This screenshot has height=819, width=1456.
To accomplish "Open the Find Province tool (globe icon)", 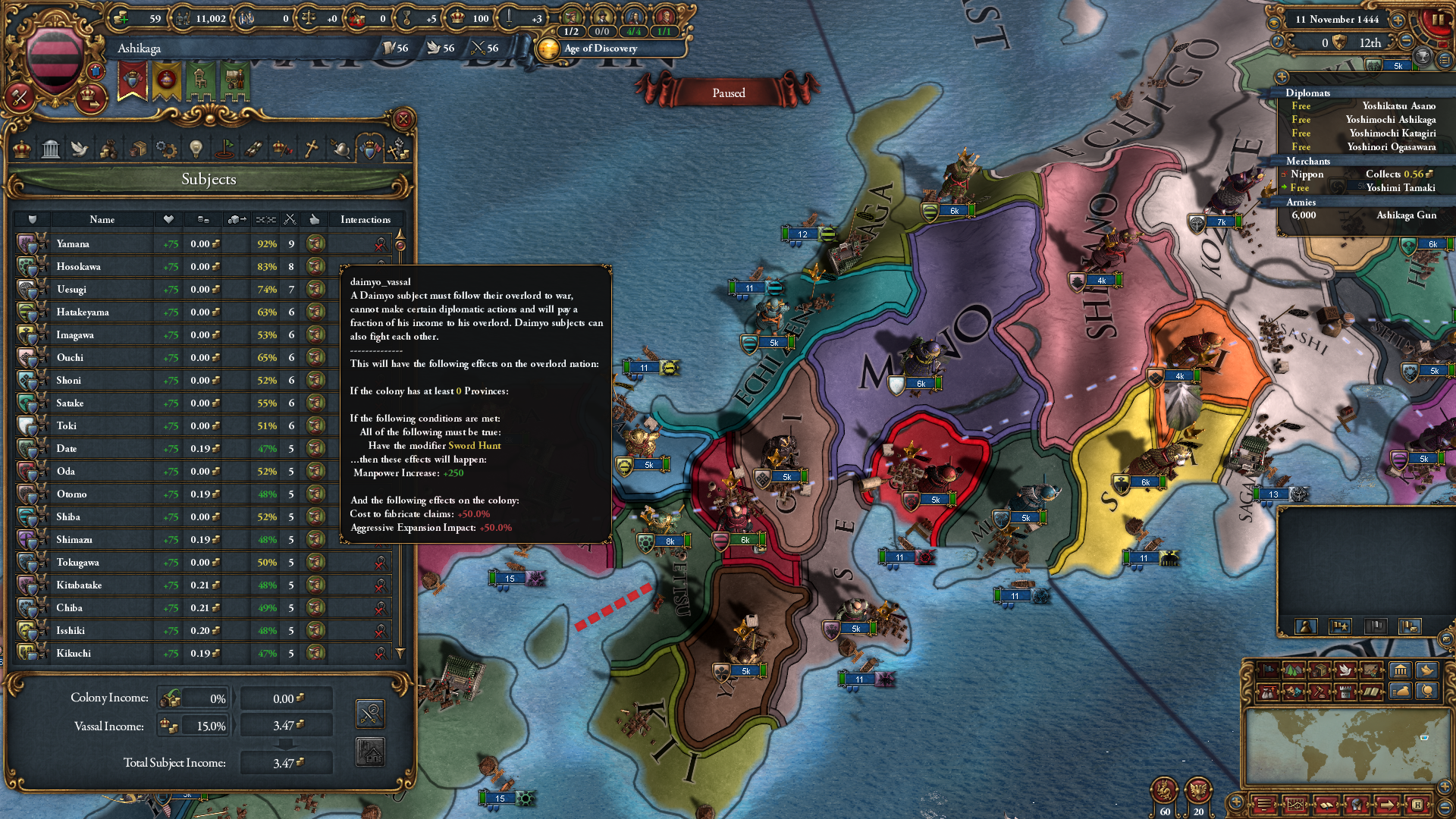I will coord(1426,692).
